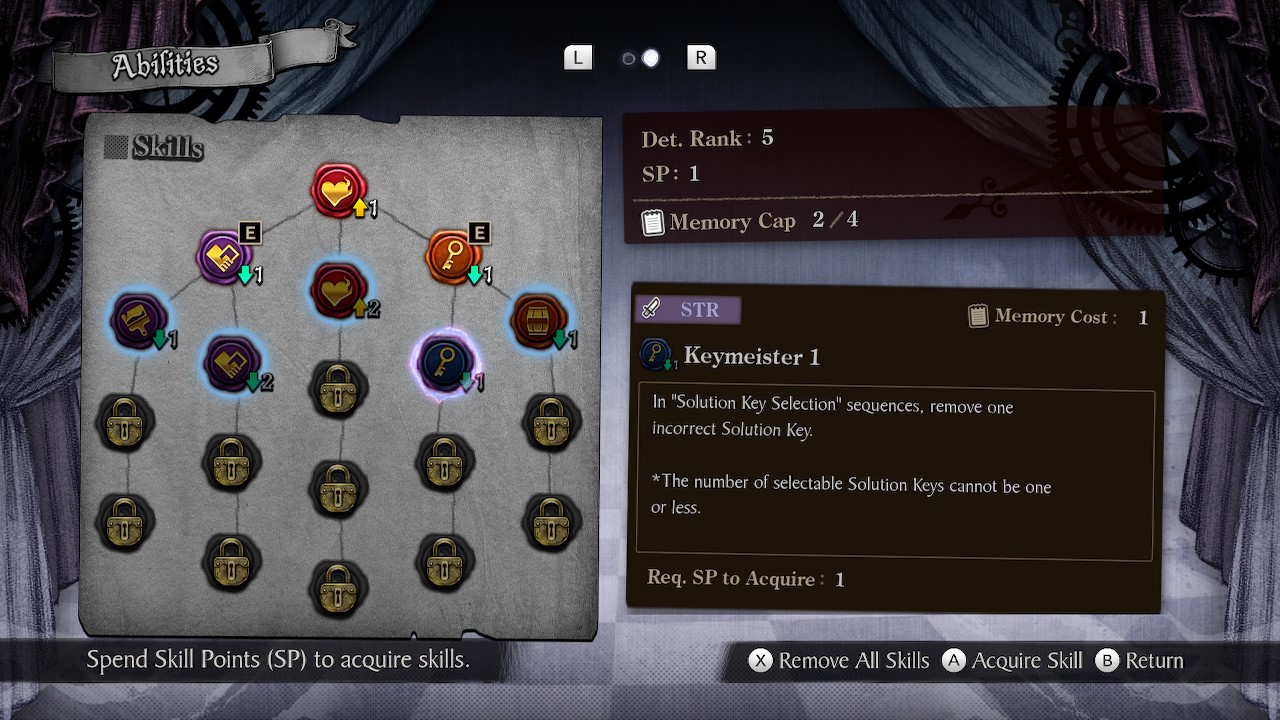Select the highlighted Keymeister 1 blue key node
This screenshot has width=1280, height=720.
coord(444,362)
